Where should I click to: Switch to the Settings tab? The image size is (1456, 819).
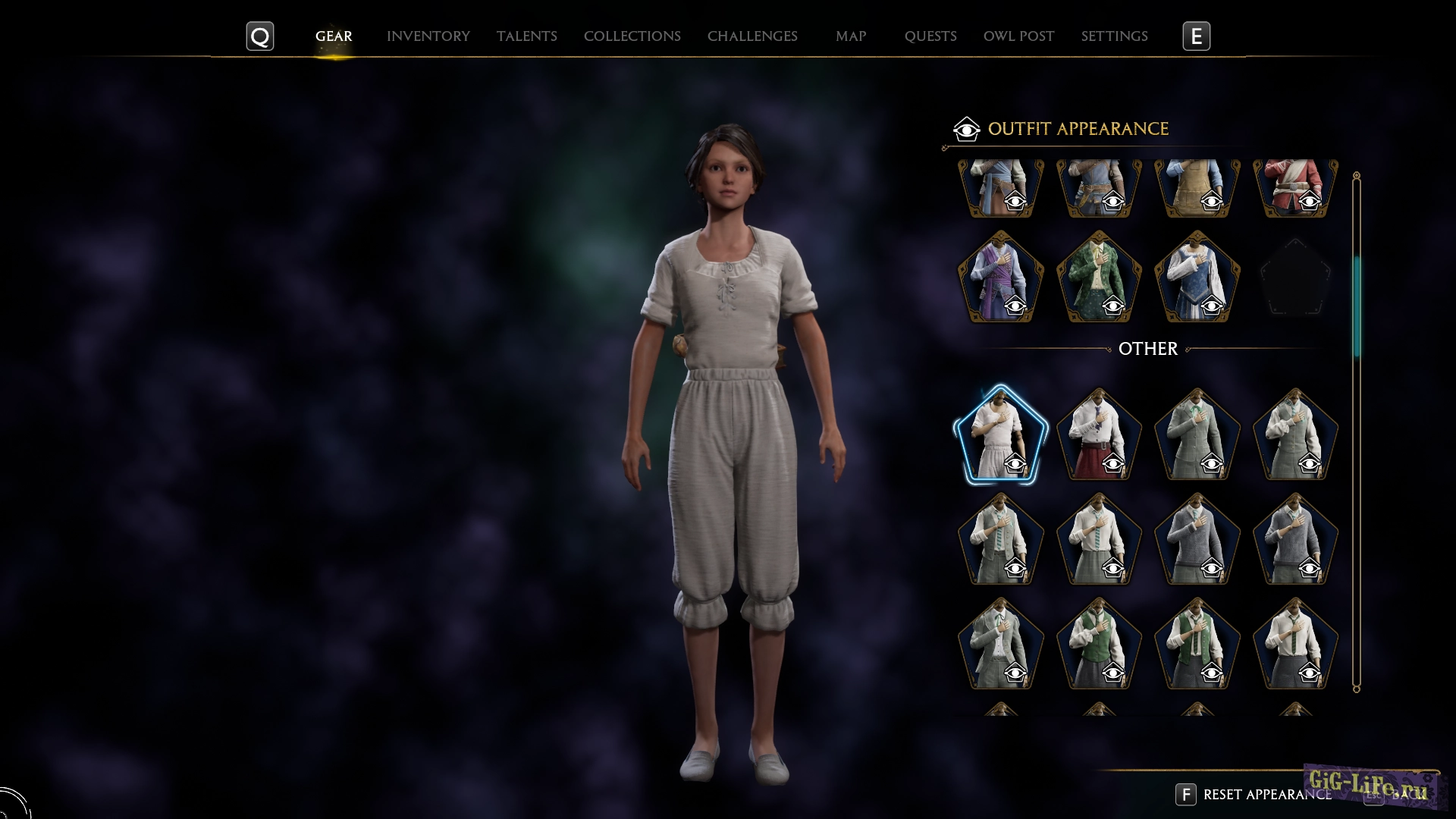point(1114,36)
